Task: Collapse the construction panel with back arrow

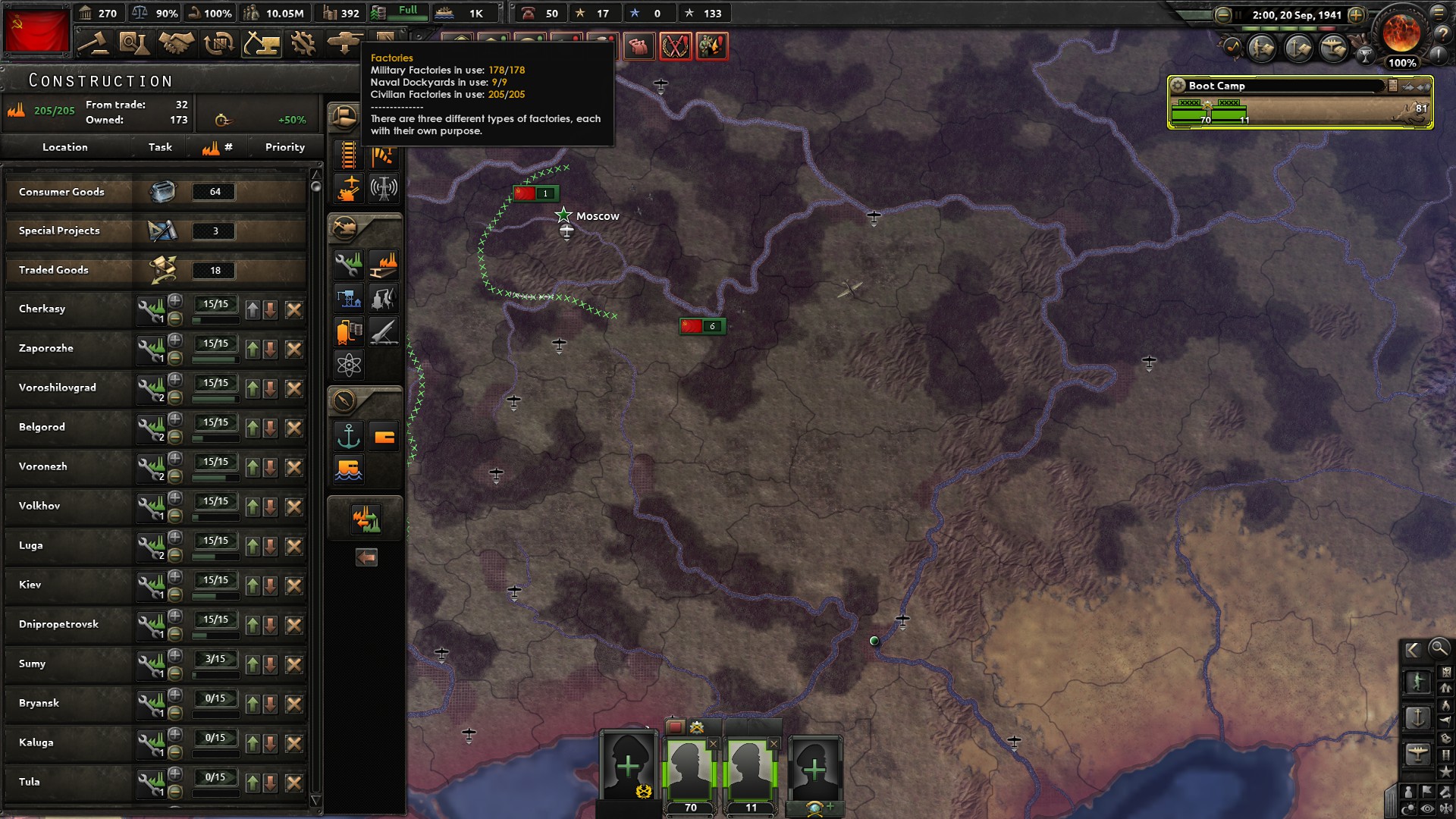Action: tap(366, 557)
